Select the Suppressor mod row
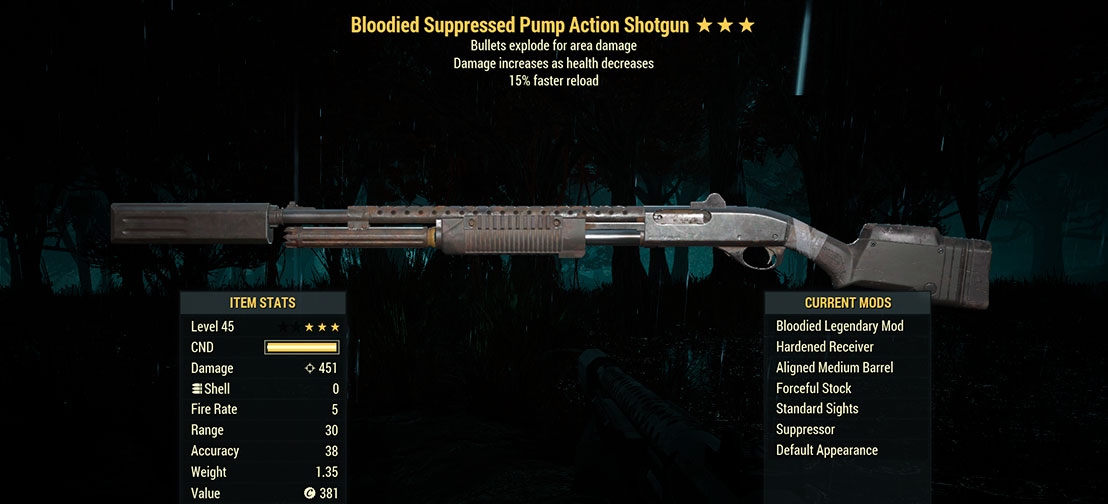This screenshot has height=504, width=1108. pyautogui.click(x=805, y=429)
